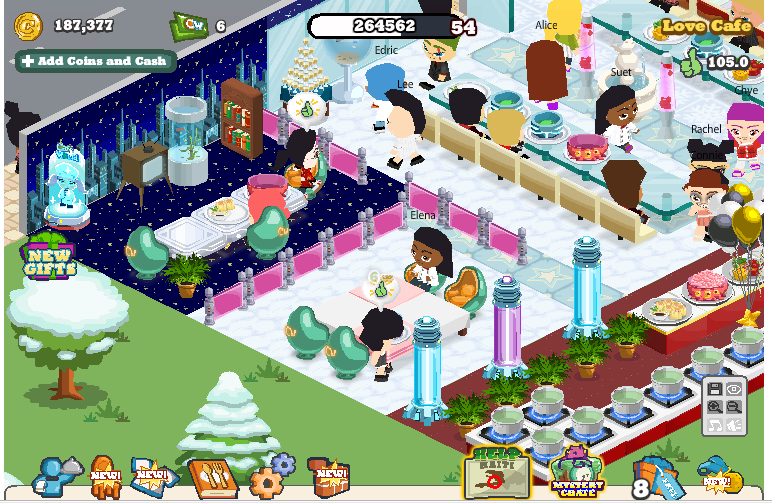Zoom out with the minus magnifier
772x503 pixels.
coord(736,408)
